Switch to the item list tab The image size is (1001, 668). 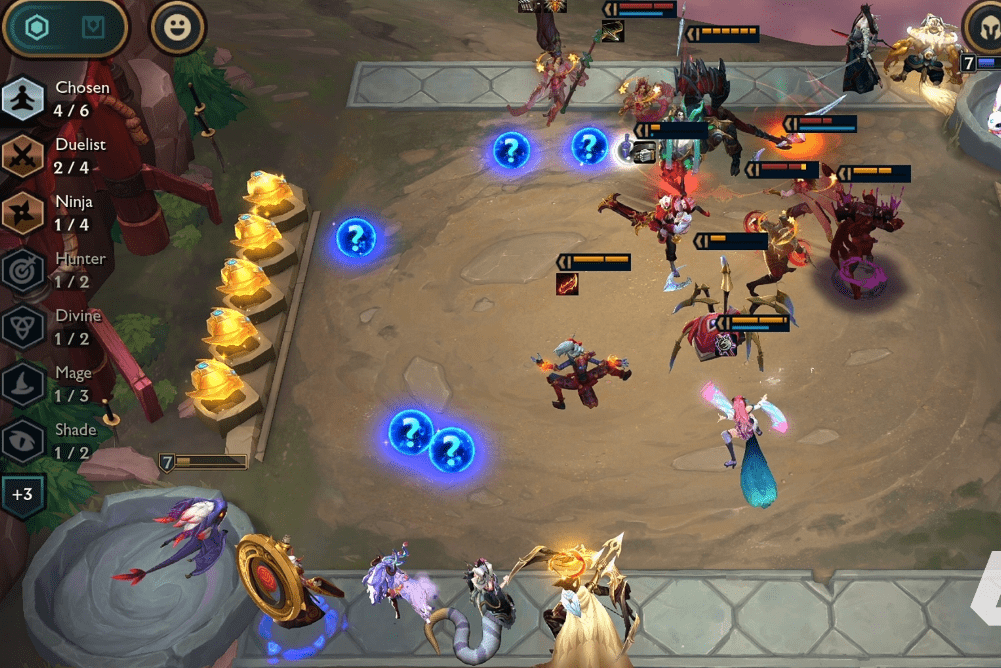coord(93,27)
